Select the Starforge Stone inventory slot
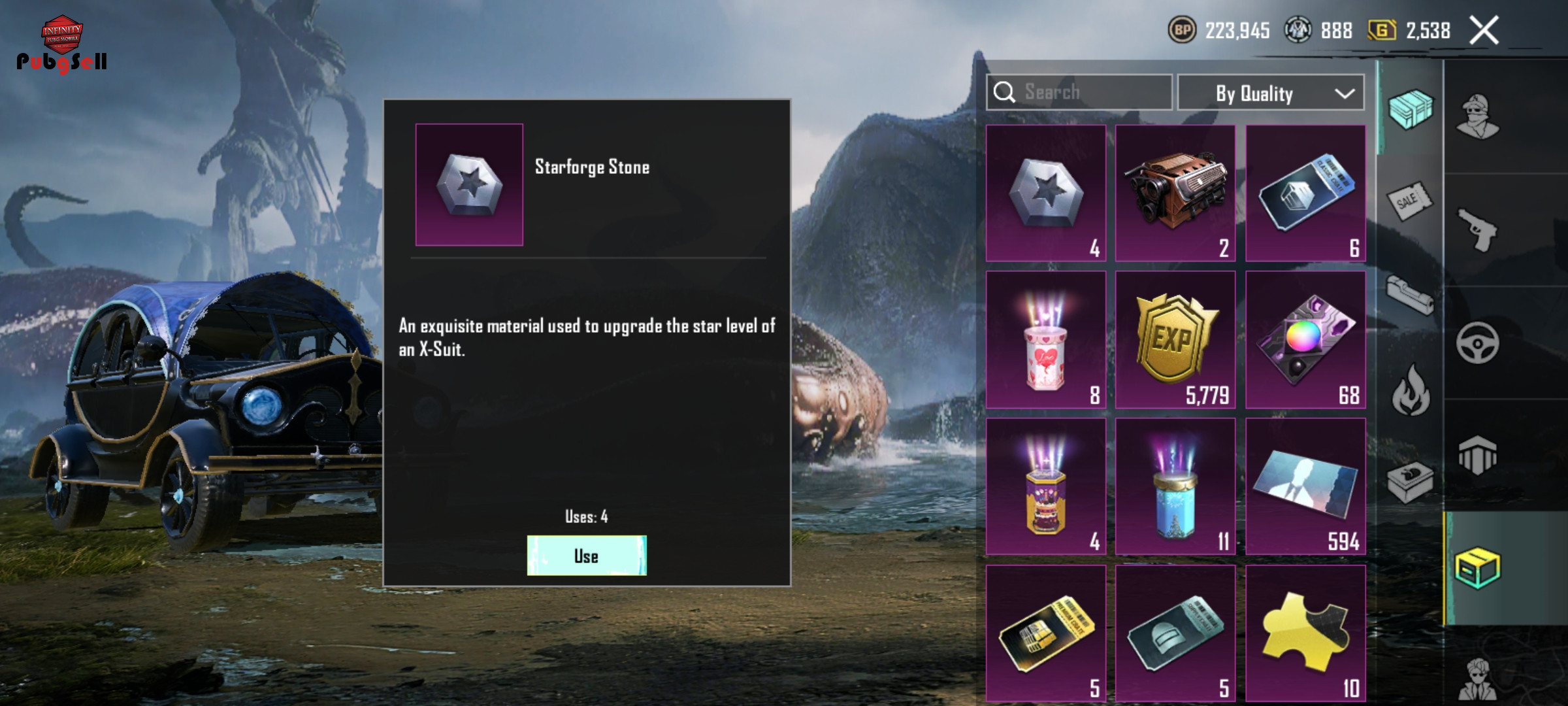The width and height of the screenshot is (1568, 706). (x=1045, y=193)
